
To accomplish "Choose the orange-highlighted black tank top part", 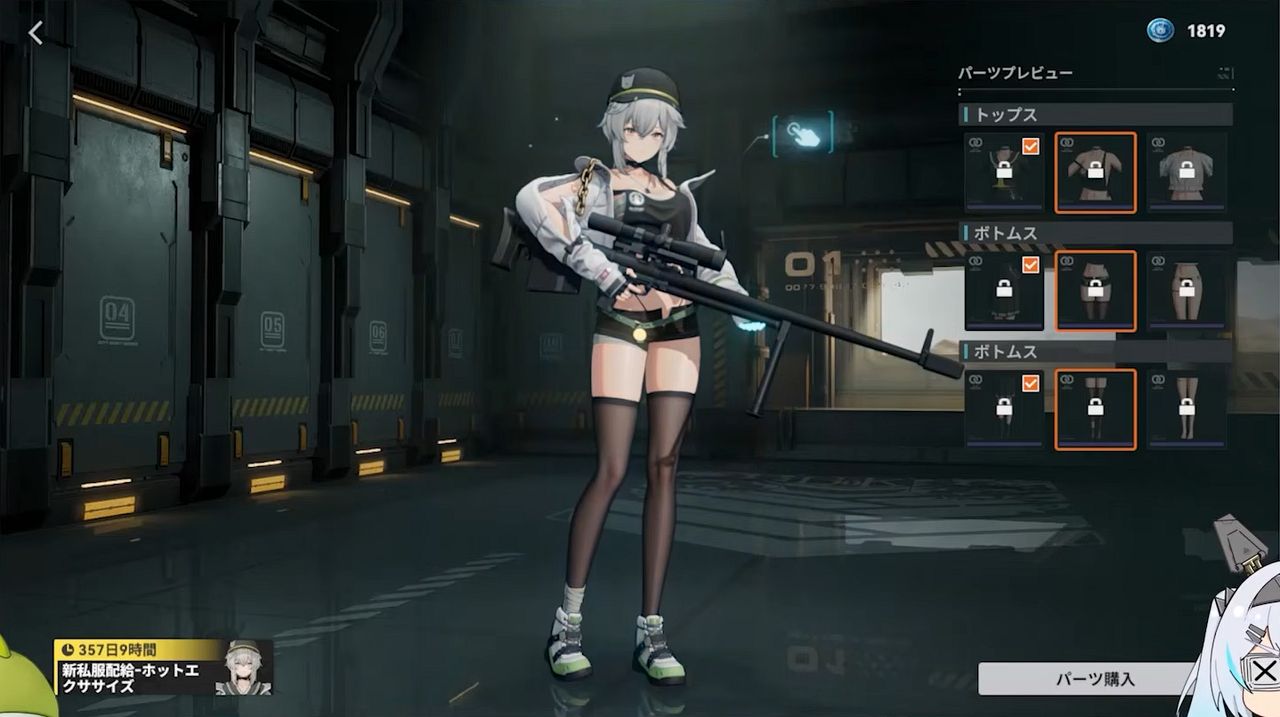I will coord(1095,172).
